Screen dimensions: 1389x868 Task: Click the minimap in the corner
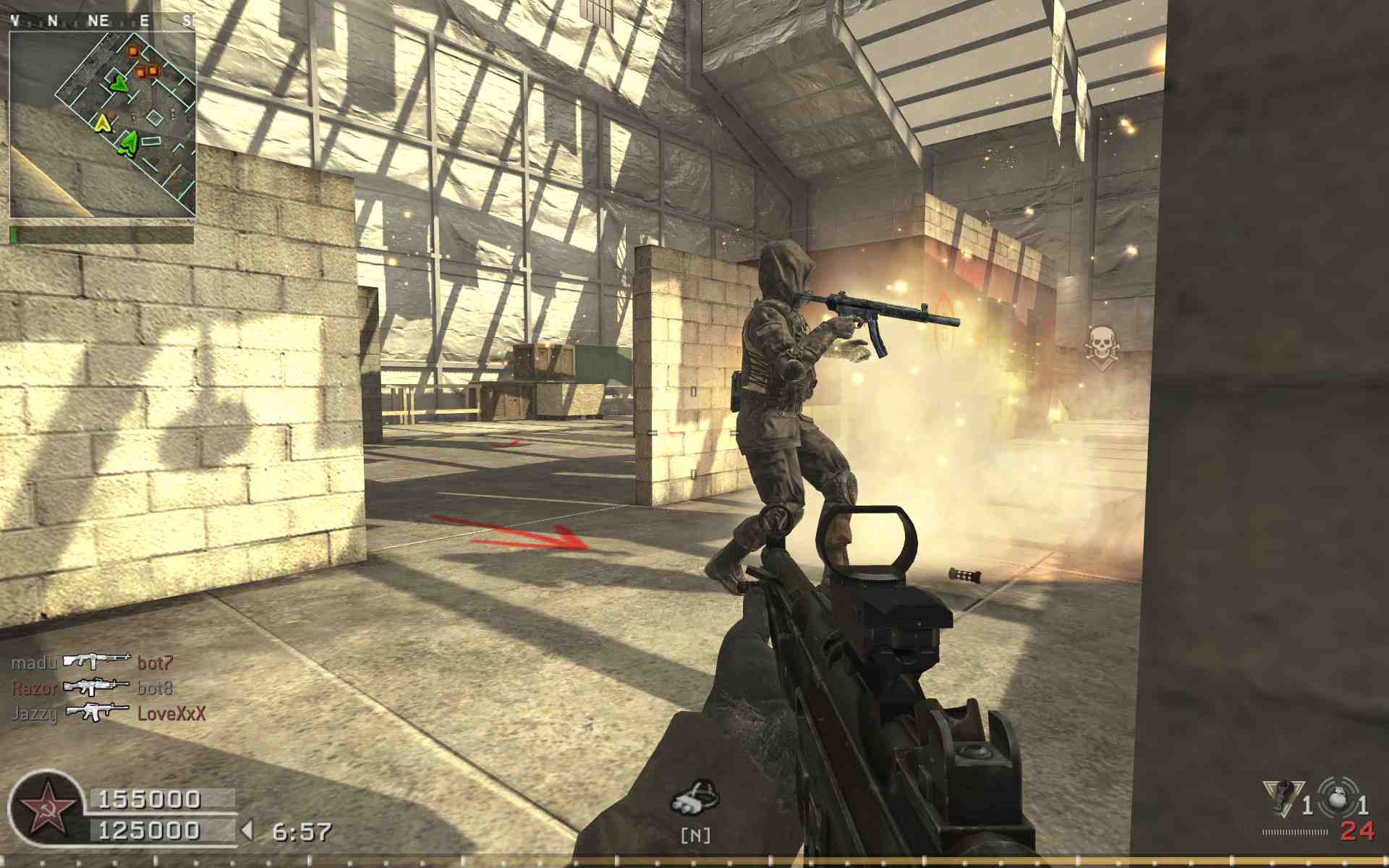point(102,124)
